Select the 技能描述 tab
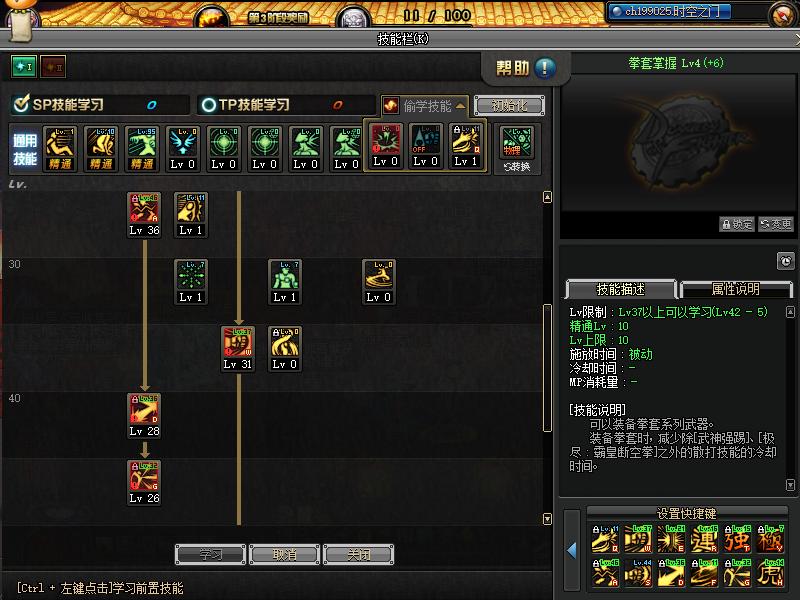This screenshot has width=800, height=600. tap(620, 289)
